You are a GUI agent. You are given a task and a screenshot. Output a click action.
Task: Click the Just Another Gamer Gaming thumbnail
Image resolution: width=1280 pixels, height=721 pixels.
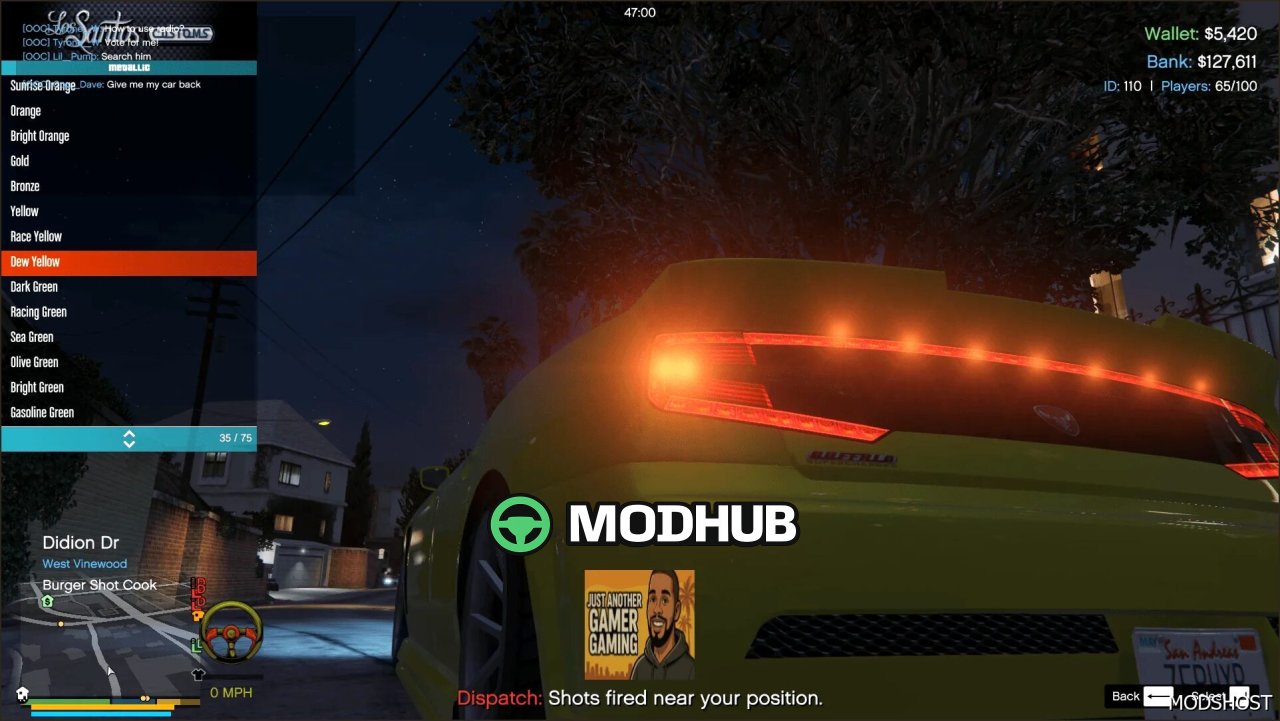[639, 624]
